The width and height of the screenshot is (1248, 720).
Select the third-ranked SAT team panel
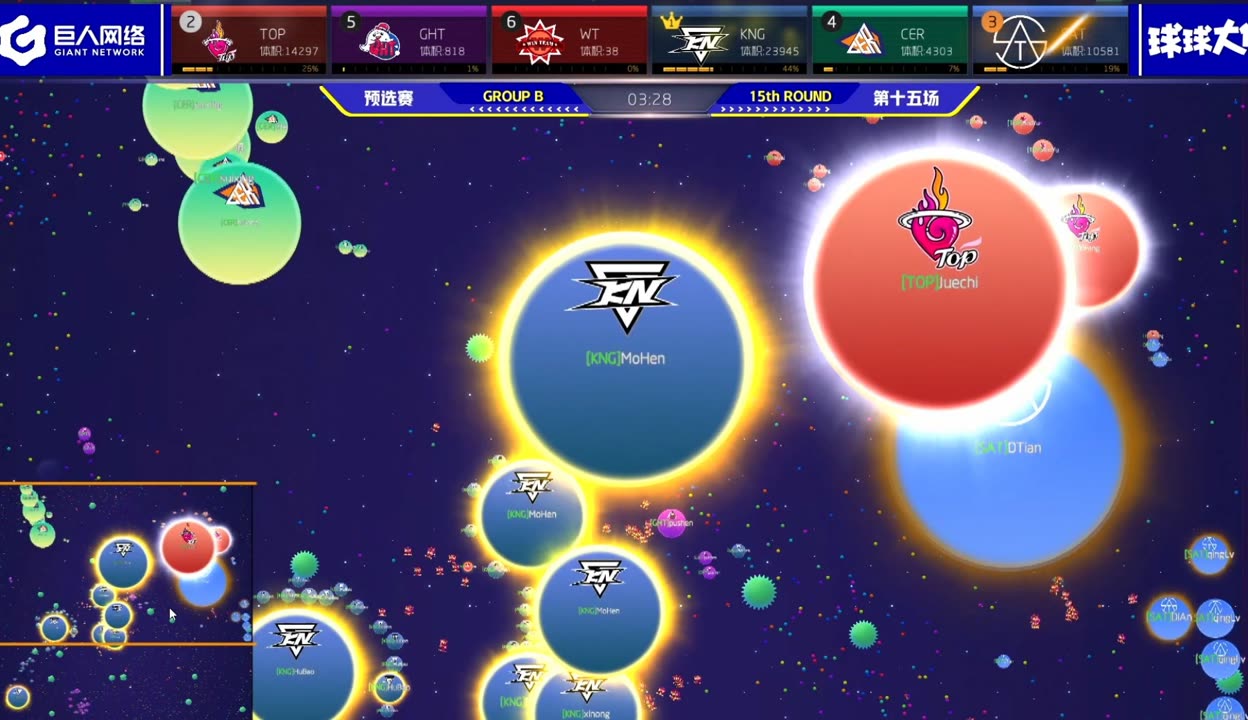(1050, 40)
